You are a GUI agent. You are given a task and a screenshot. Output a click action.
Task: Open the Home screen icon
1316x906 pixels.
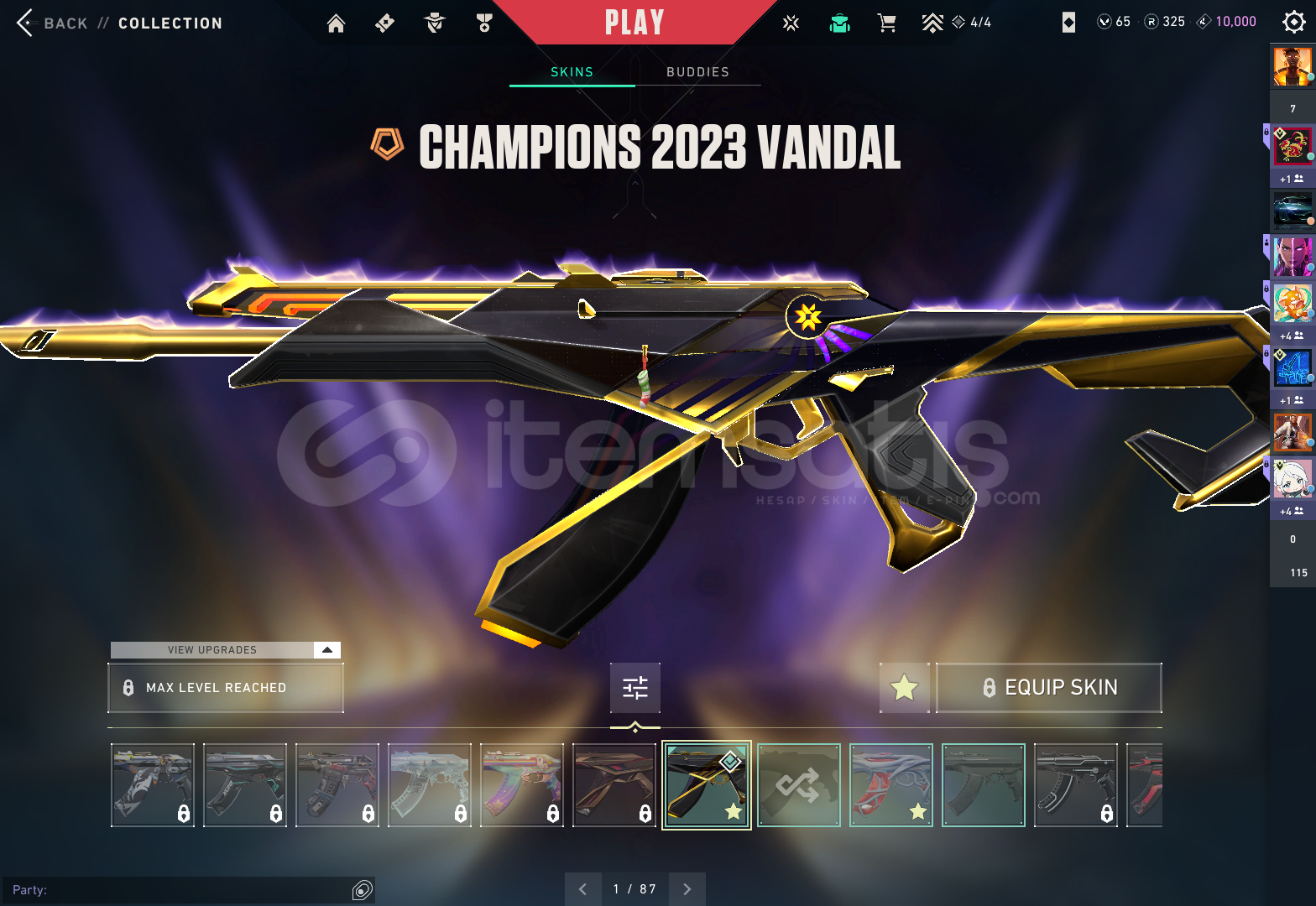pyautogui.click(x=336, y=23)
